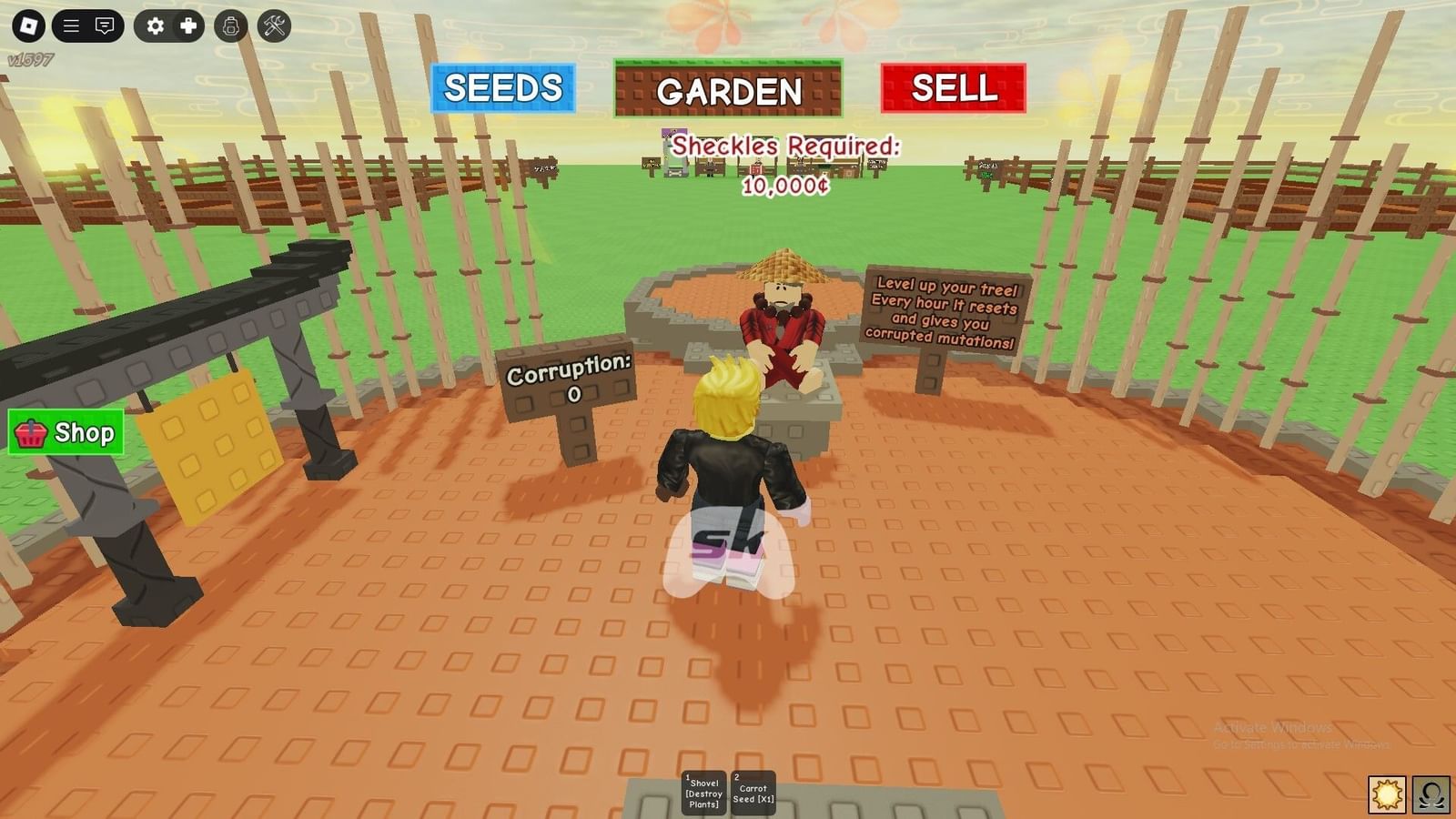
Task: Click the omega symbol icon in bottom right
Action: pyautogui.click(x=1431, y=792)
